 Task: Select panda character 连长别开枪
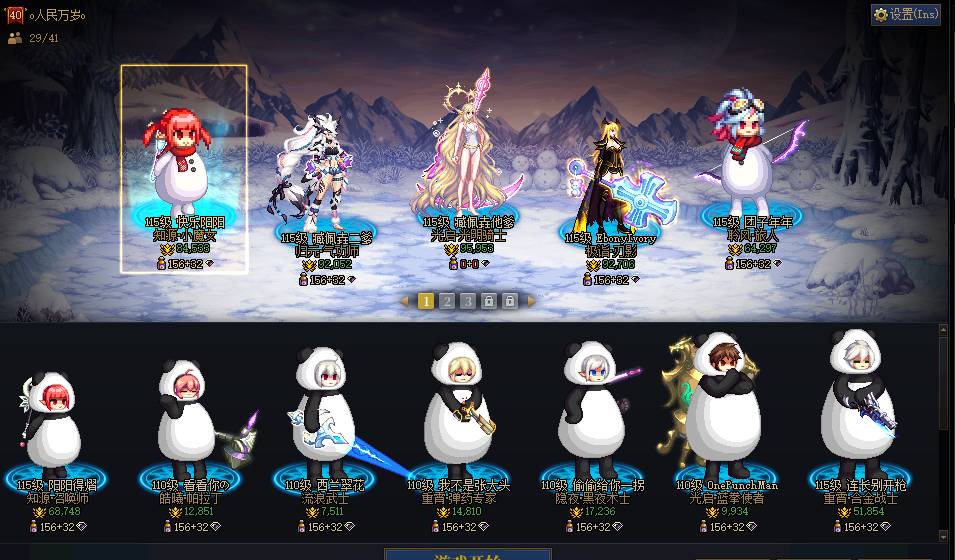pyautogui.click(x=860, y=415)
